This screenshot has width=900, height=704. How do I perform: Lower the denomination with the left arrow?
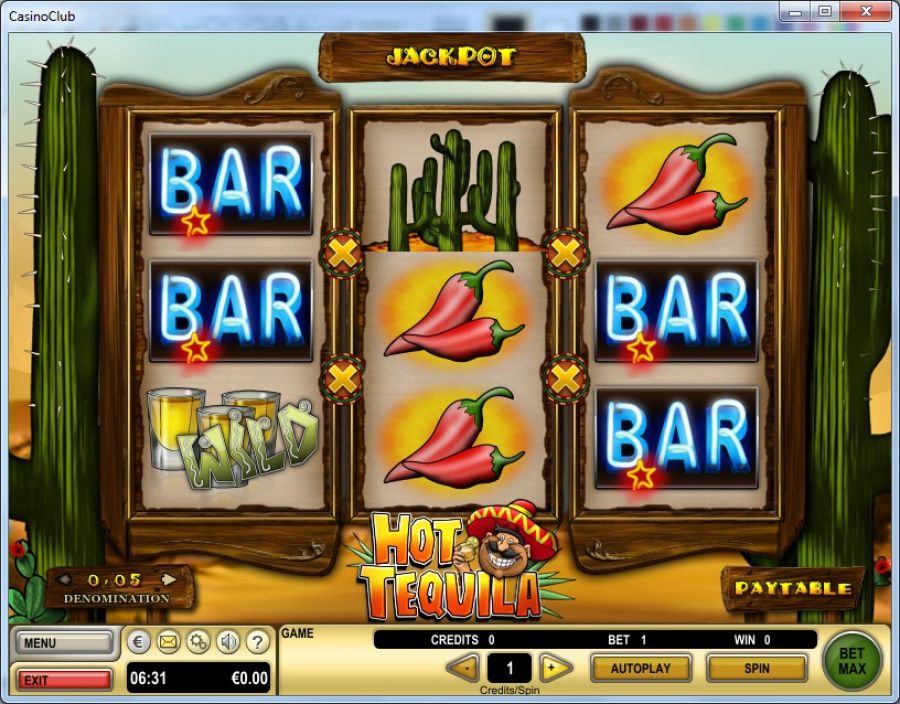coord(64,579)
